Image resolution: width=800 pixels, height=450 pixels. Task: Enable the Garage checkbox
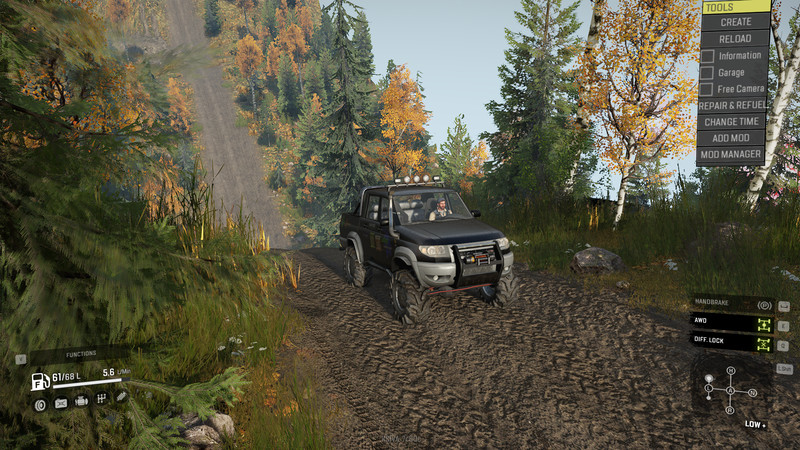click(707, 72)
